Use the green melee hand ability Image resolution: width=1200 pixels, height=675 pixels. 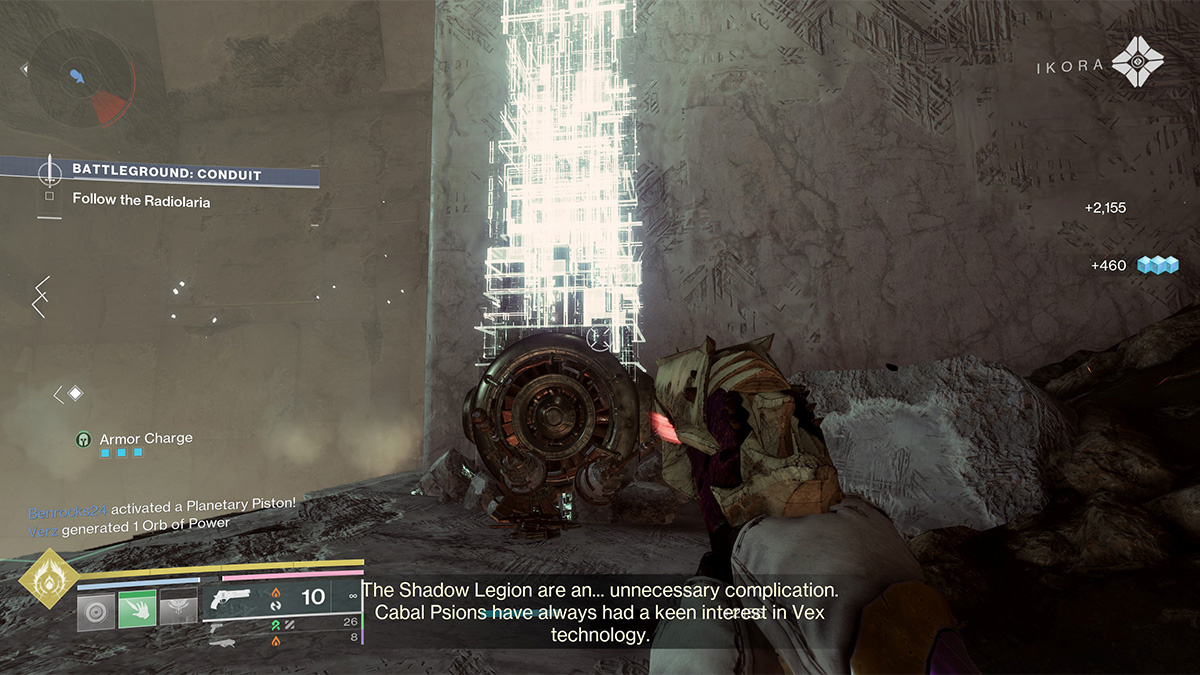tap(137, 608)
